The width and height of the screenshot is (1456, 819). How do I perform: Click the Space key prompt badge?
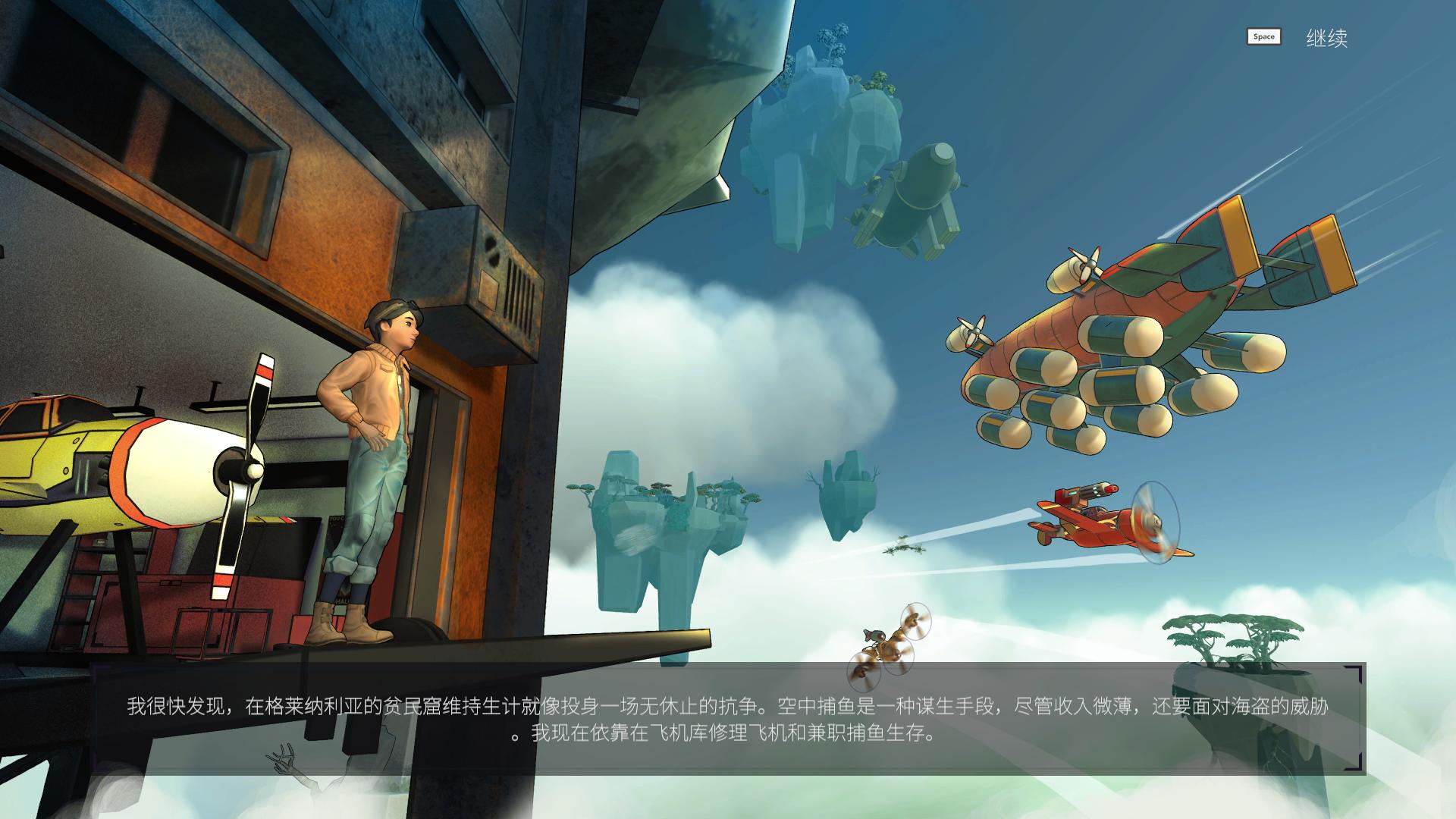tap(1263, 36)
